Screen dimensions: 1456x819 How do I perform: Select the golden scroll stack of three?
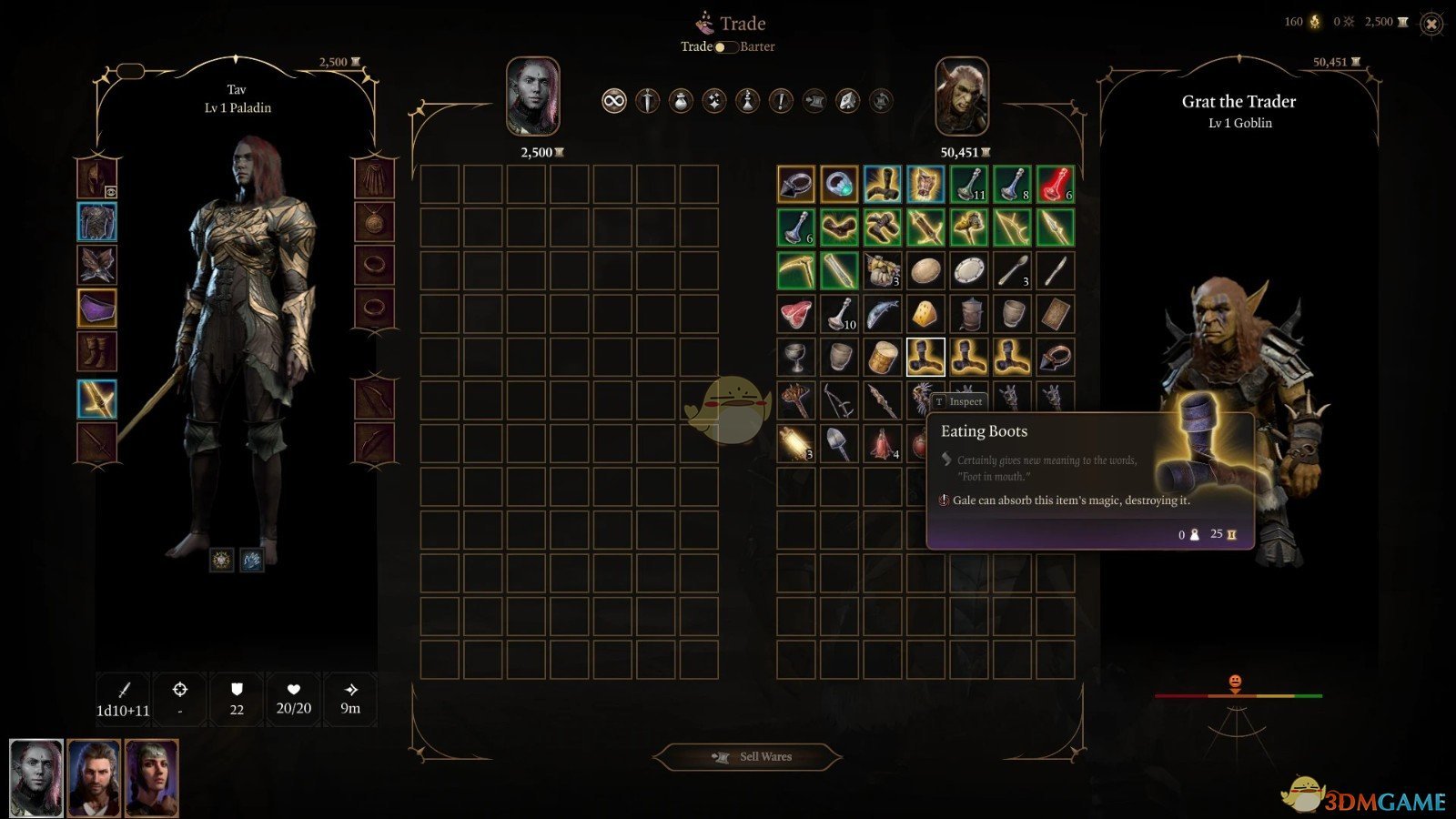(x=795, y=444)
